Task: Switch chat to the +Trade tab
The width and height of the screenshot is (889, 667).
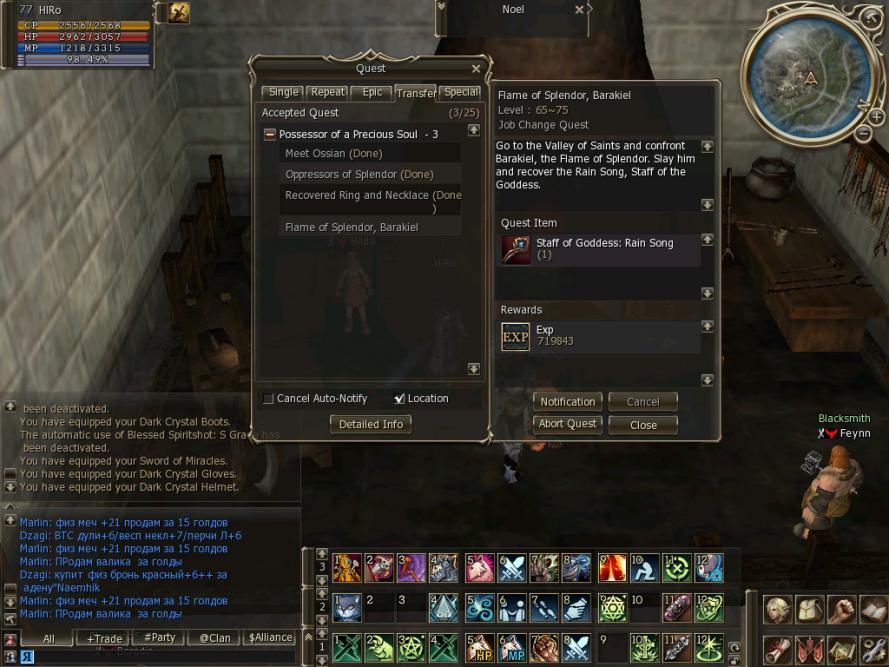Action: click(104, 638)
